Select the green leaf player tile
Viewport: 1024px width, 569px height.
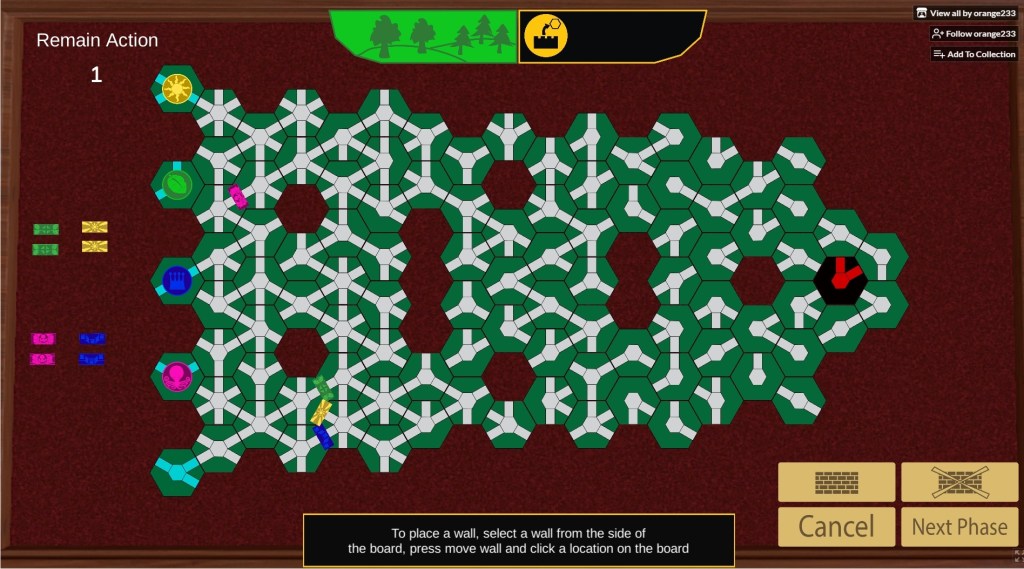point(177,184)
